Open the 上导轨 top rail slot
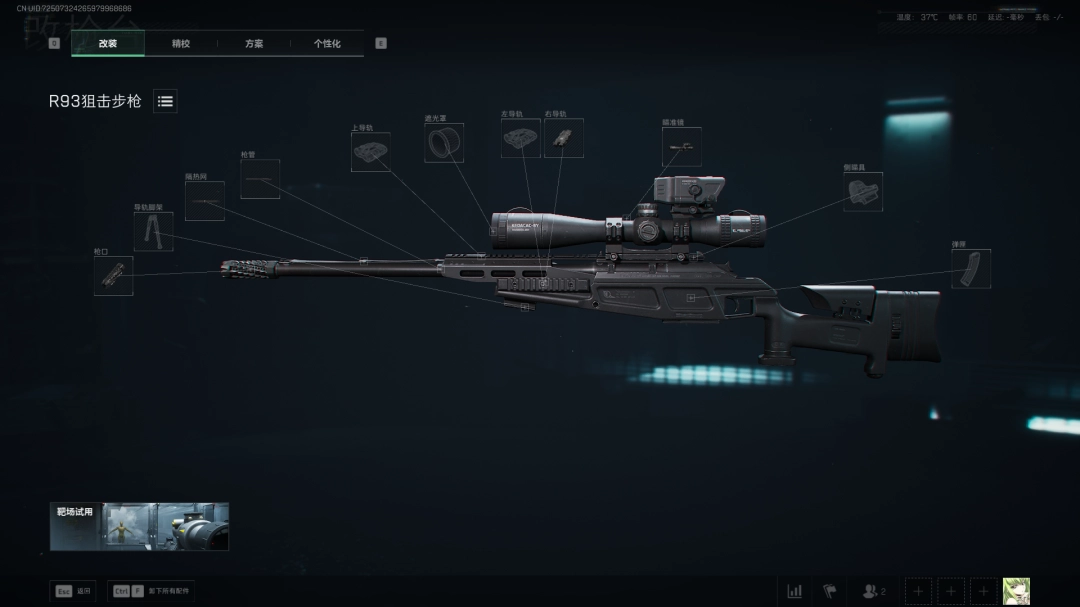This screenshot has height=607, width=1080. click(370, 152)
